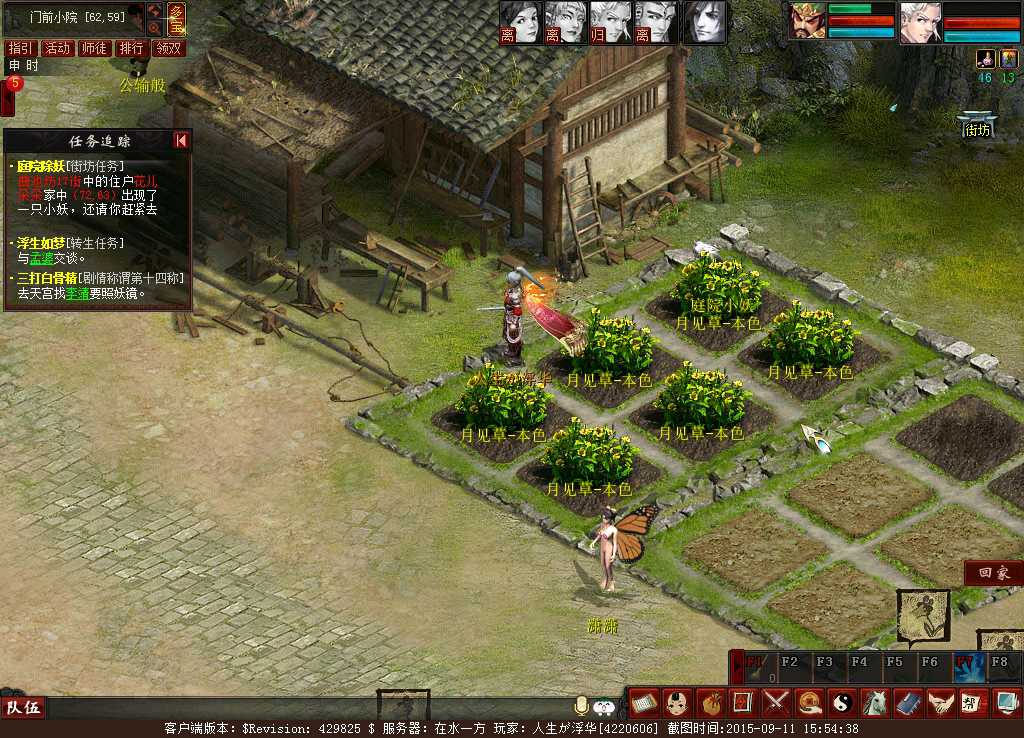Open the 多宝 treasure shop
The height and width of the screenshot is (738, 1024).
coord(176,20)
